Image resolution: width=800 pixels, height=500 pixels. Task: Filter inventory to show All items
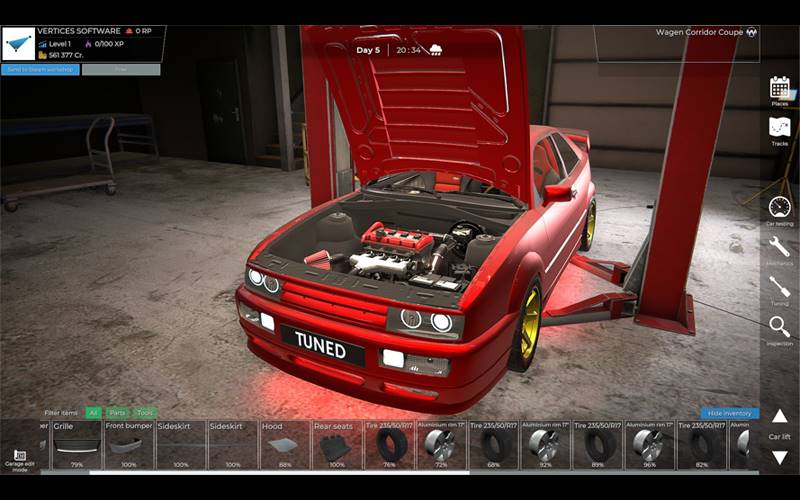tap(93, 412)
